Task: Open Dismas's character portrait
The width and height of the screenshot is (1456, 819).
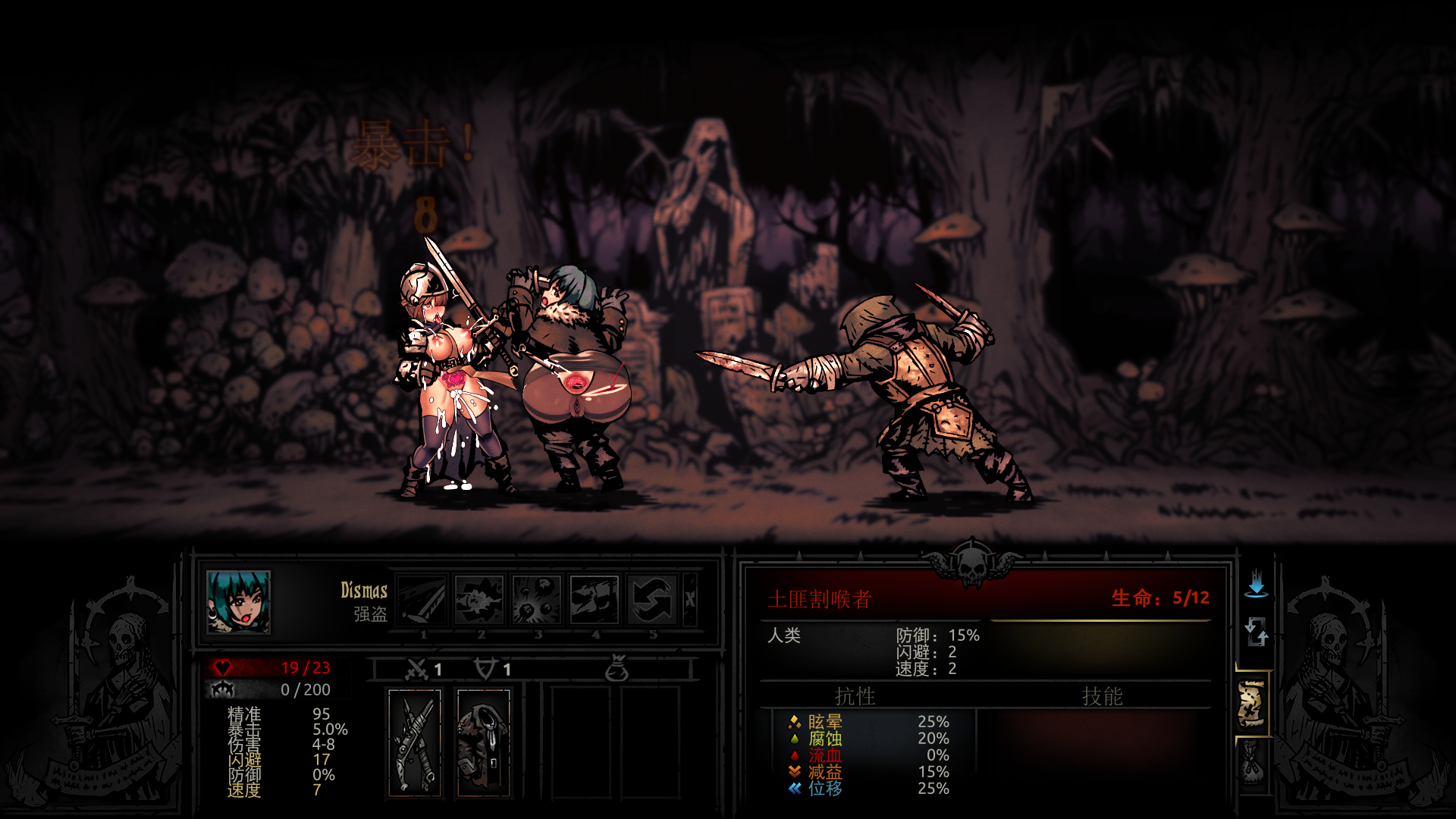Action: coord(238,602)
